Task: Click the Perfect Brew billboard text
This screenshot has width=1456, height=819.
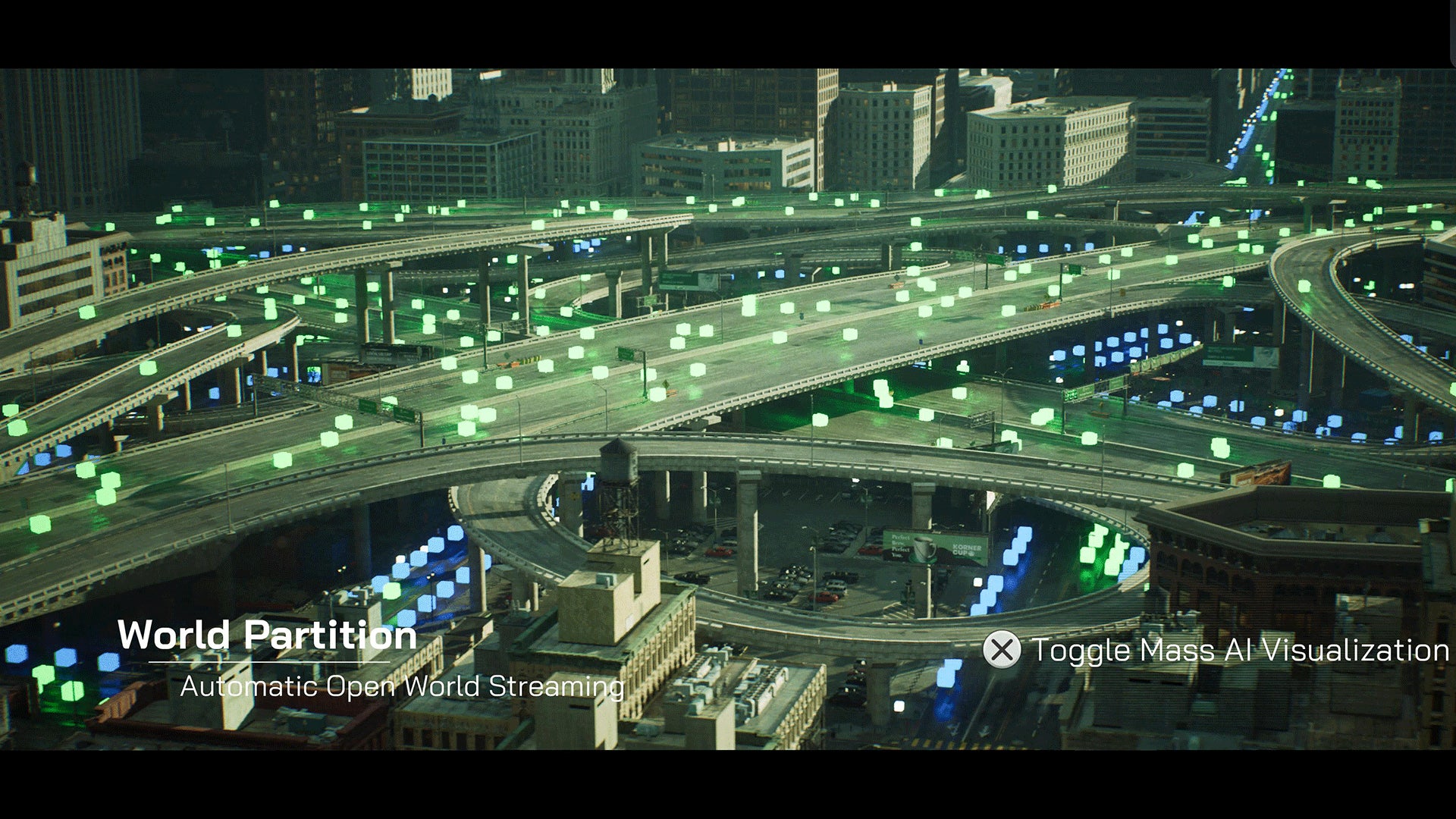Action: pos(900,545)
